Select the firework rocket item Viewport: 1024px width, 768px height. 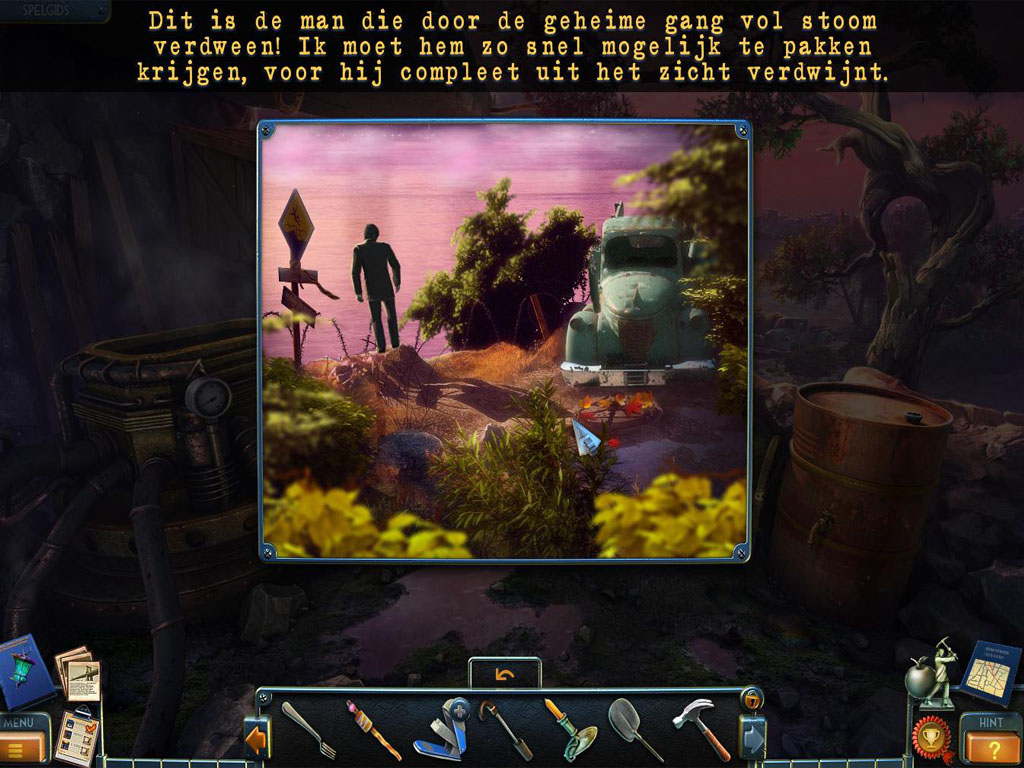pyautogui.click(x=373, y=730)
